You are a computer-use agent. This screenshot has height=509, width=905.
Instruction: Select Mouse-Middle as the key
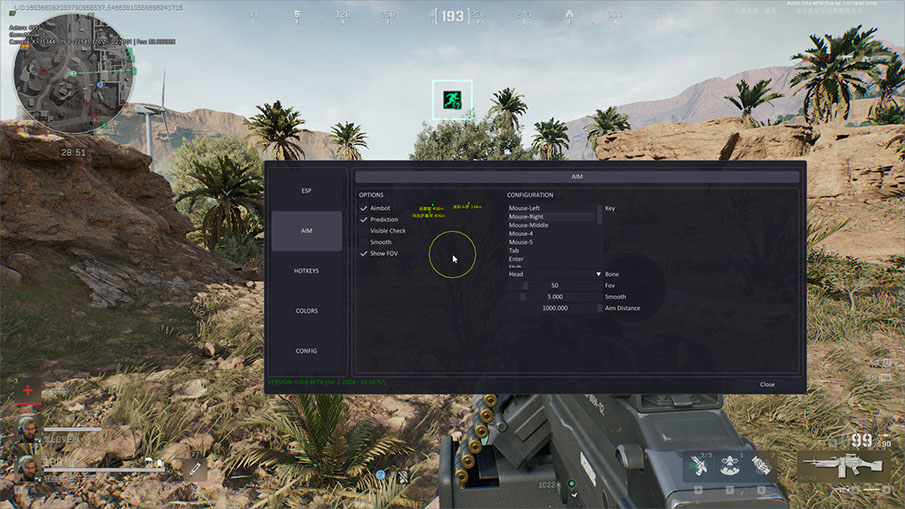[528, 225]
